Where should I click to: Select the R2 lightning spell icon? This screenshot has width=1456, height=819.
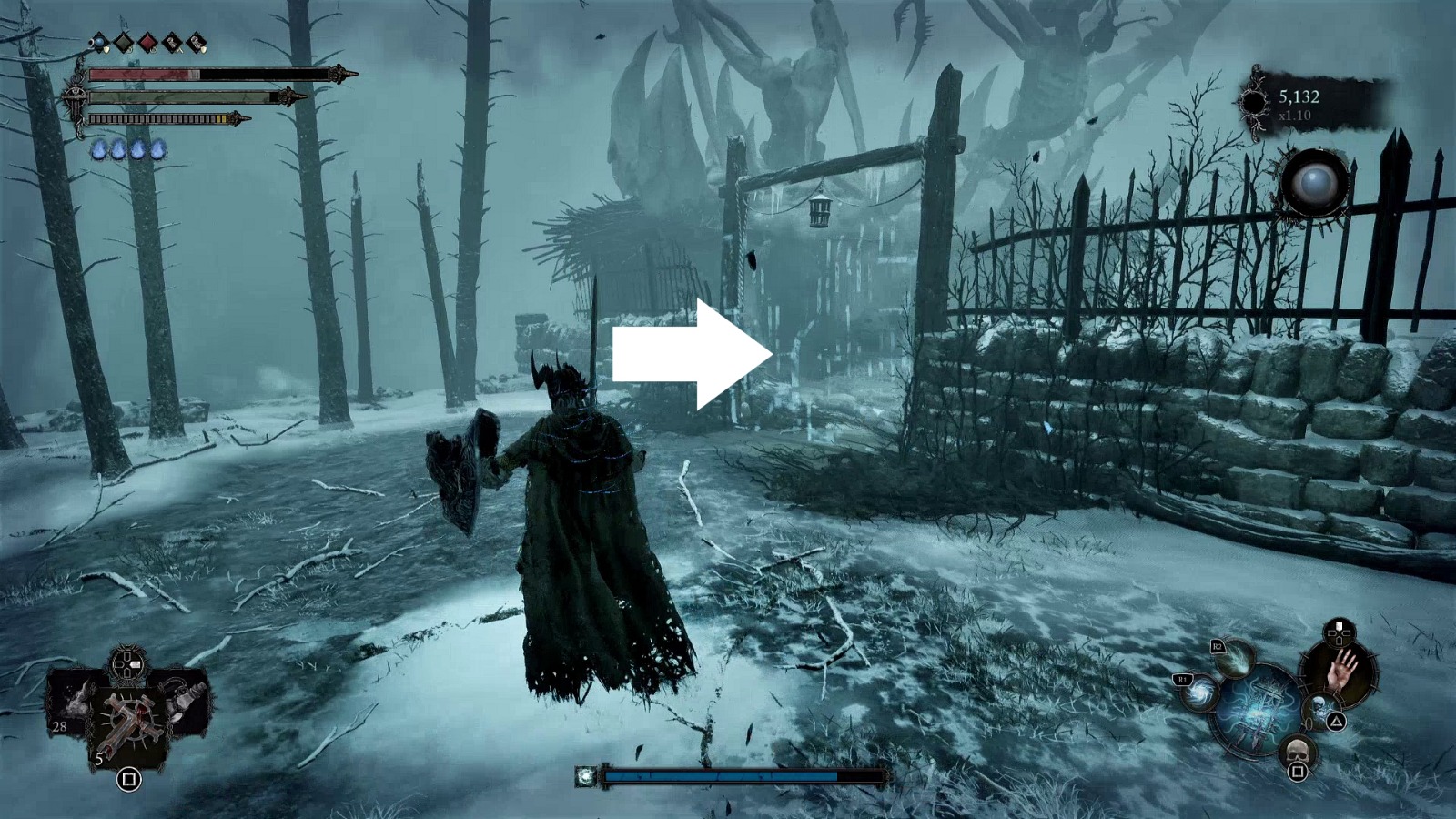(x=1236, y=659)
